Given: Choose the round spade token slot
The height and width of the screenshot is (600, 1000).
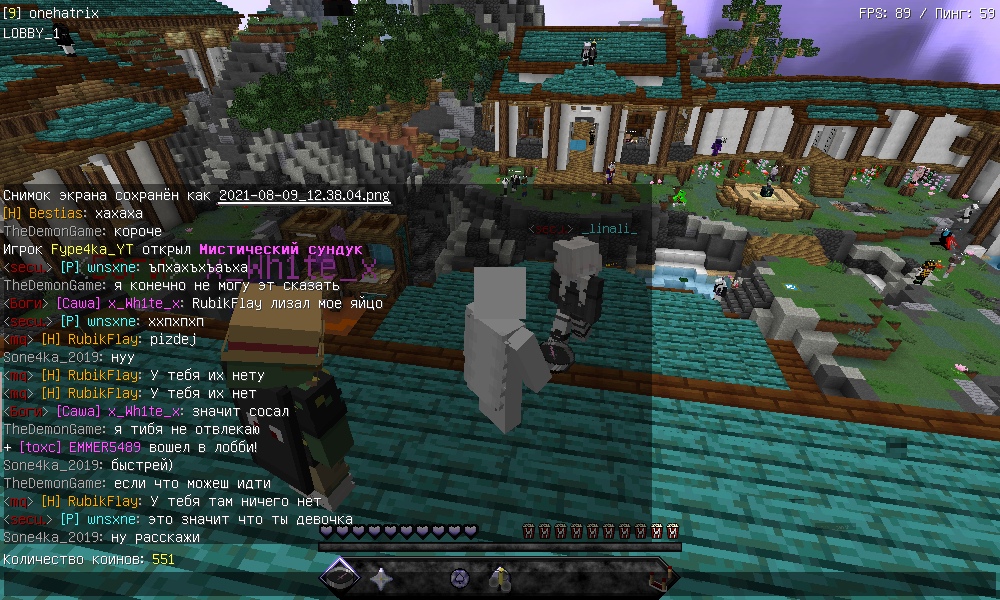Looking at the screenshot, I should pos(460,577).
